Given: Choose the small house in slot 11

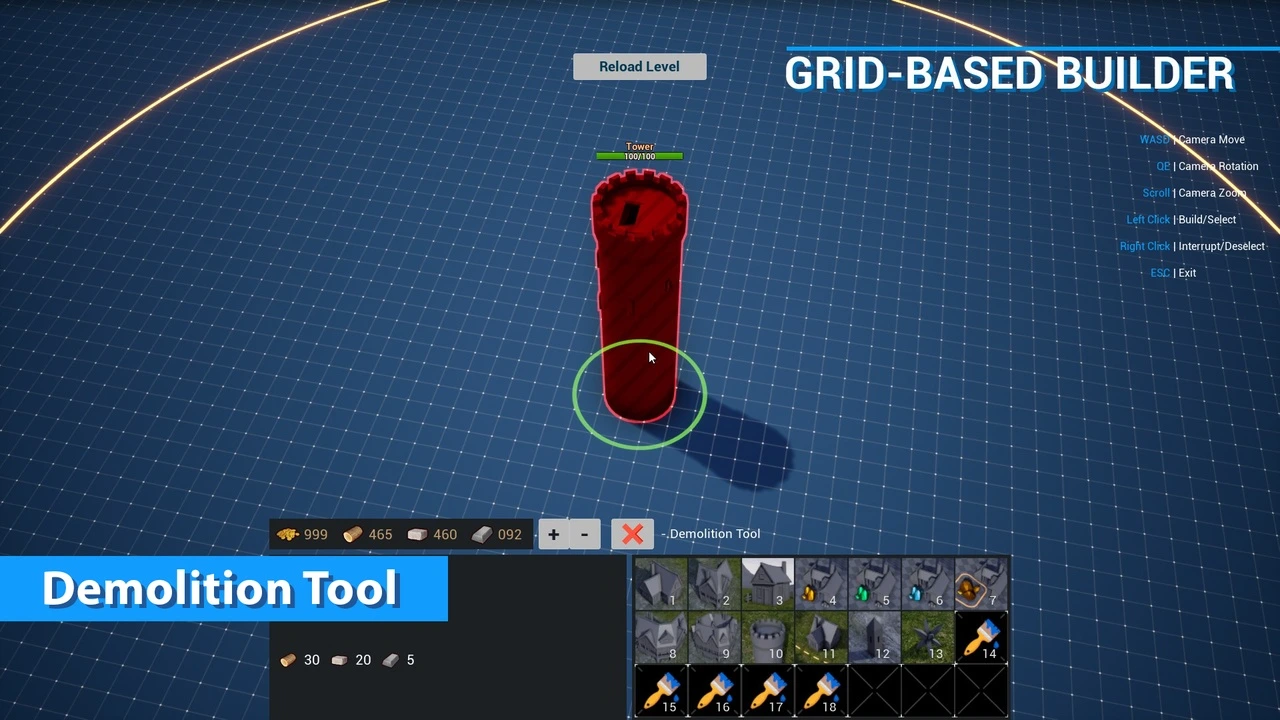Looking at the screenshot, I should 821,637.
